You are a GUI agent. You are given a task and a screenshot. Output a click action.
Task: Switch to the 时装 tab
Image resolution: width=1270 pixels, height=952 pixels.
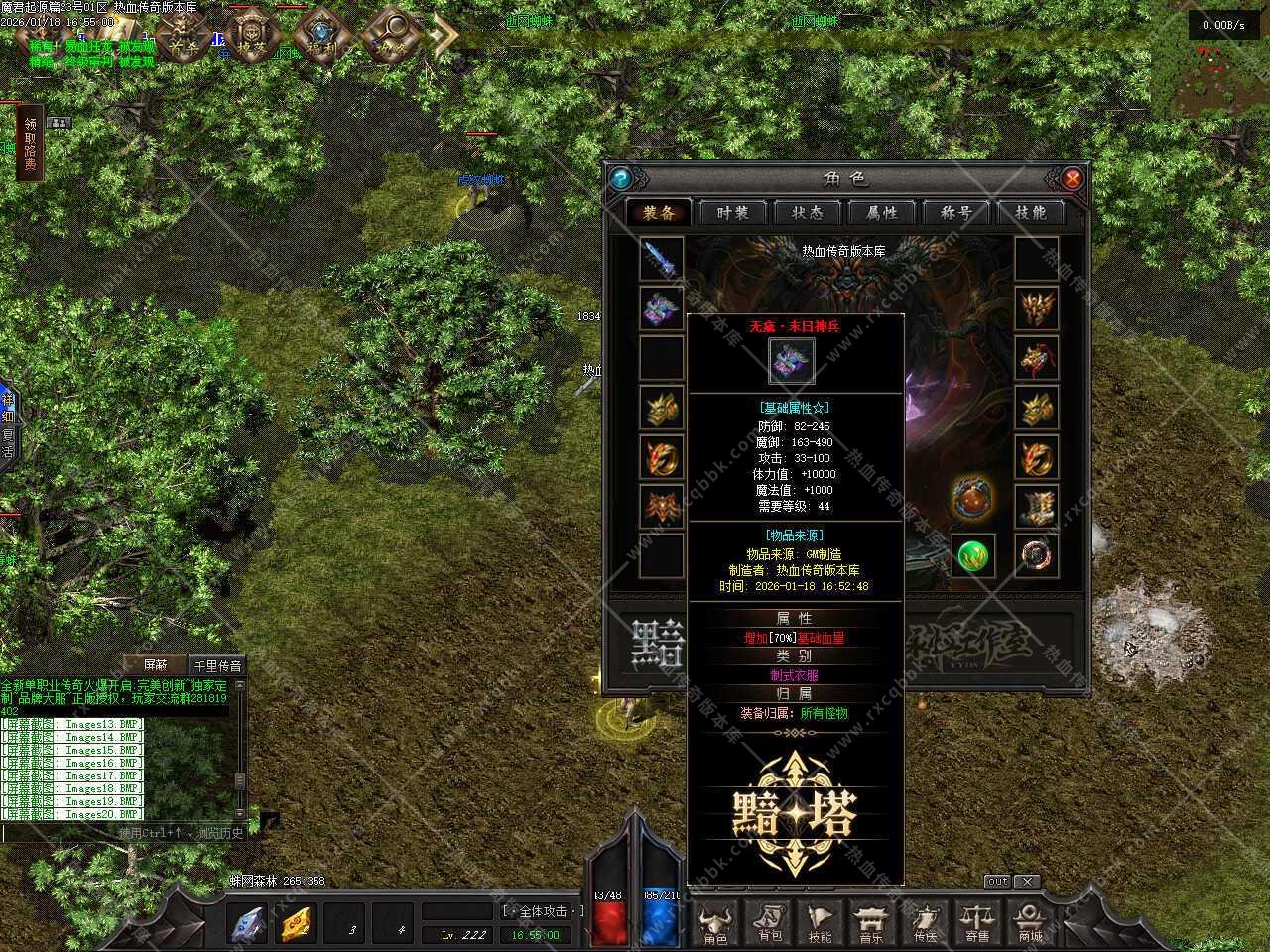pos(732,213)
